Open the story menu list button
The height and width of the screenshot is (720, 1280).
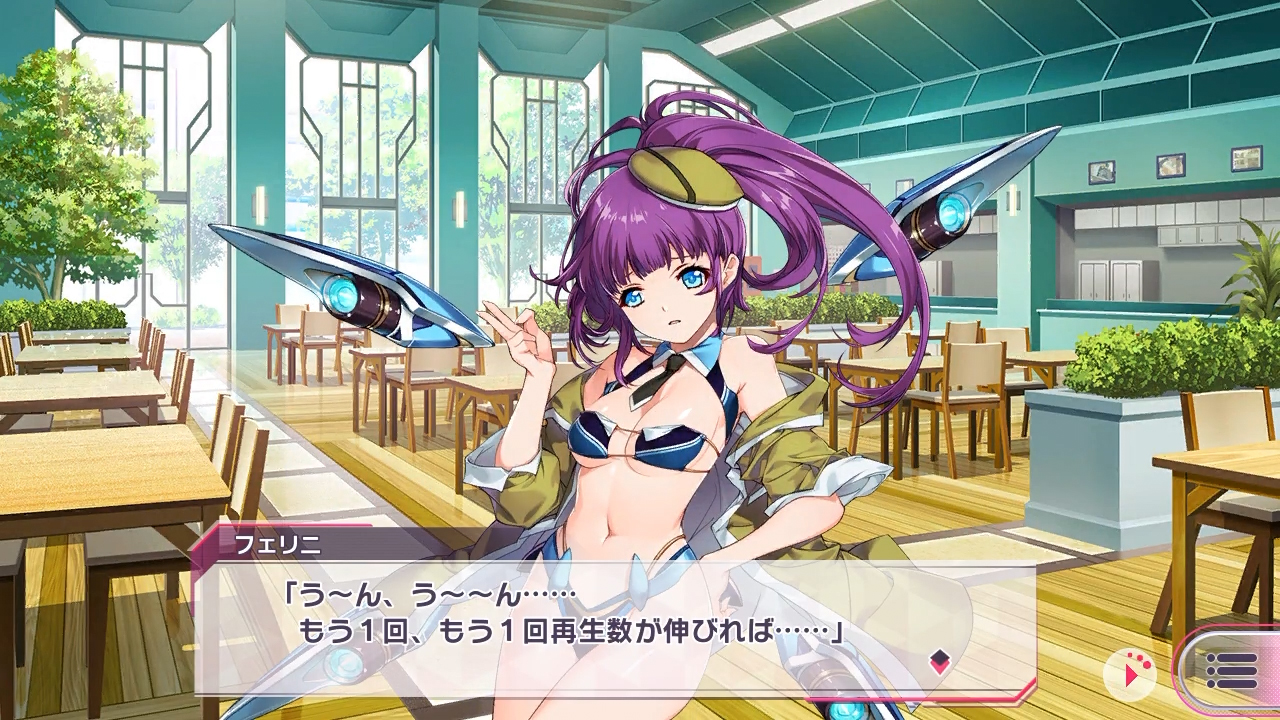pos(1231,671)
